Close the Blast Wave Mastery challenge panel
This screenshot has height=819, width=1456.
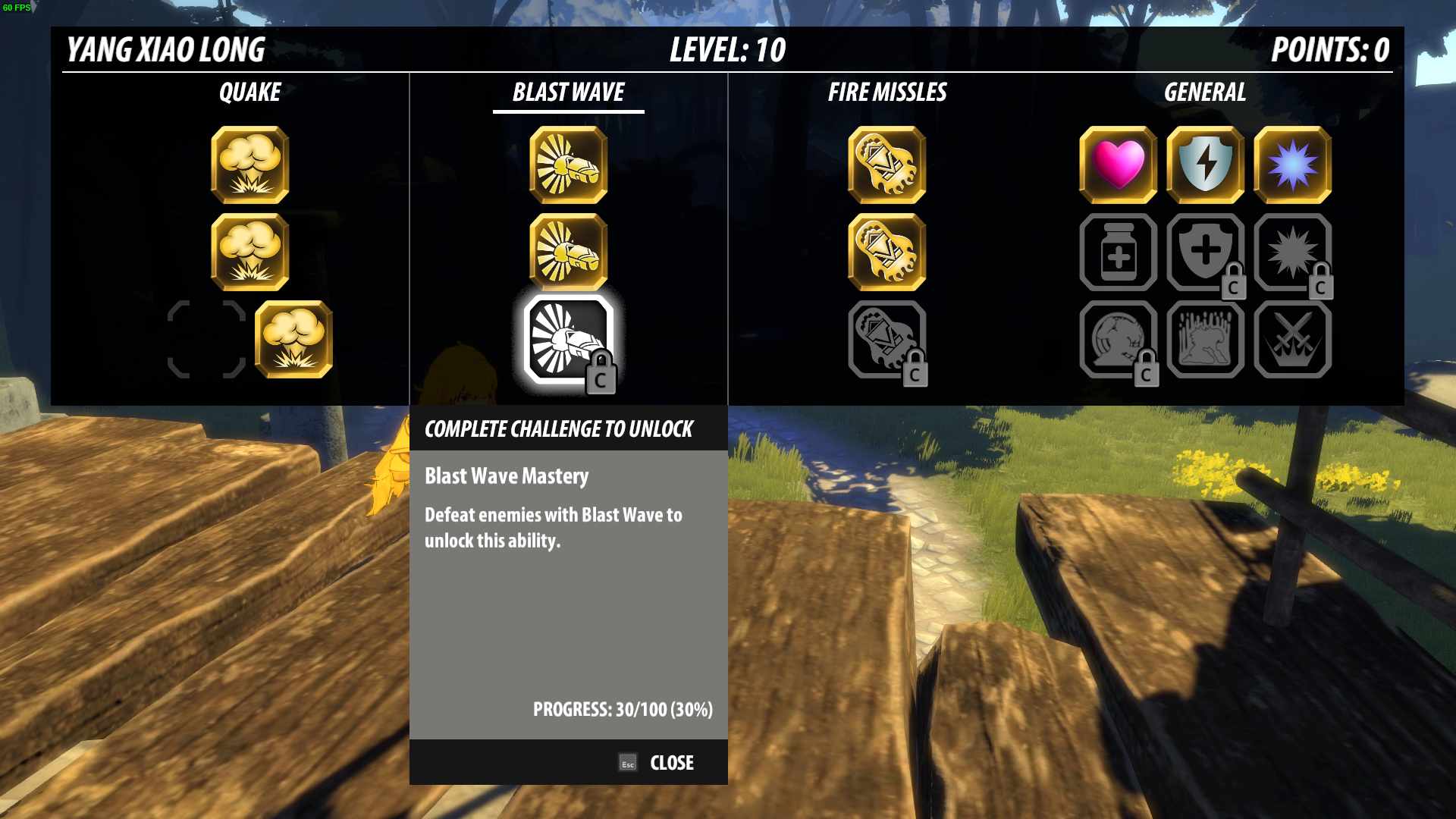point(657,762)
